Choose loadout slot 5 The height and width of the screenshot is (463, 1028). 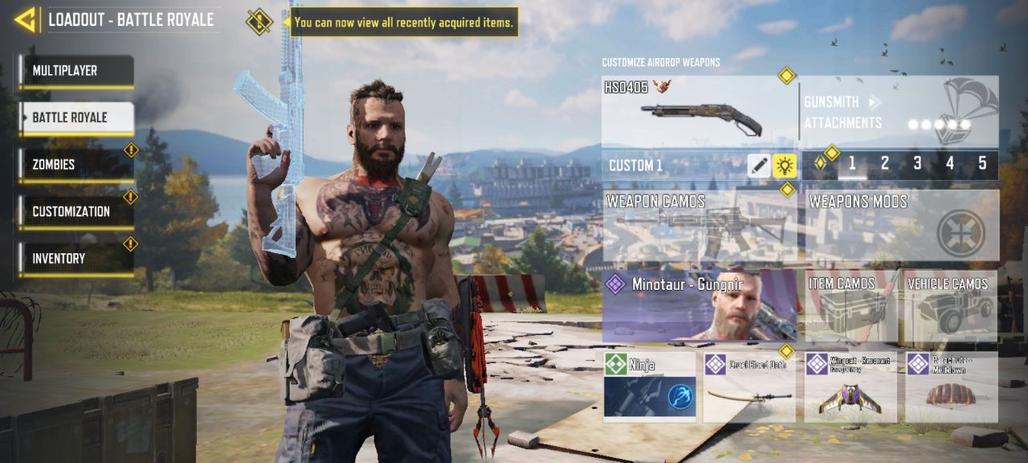coord(982,164)
